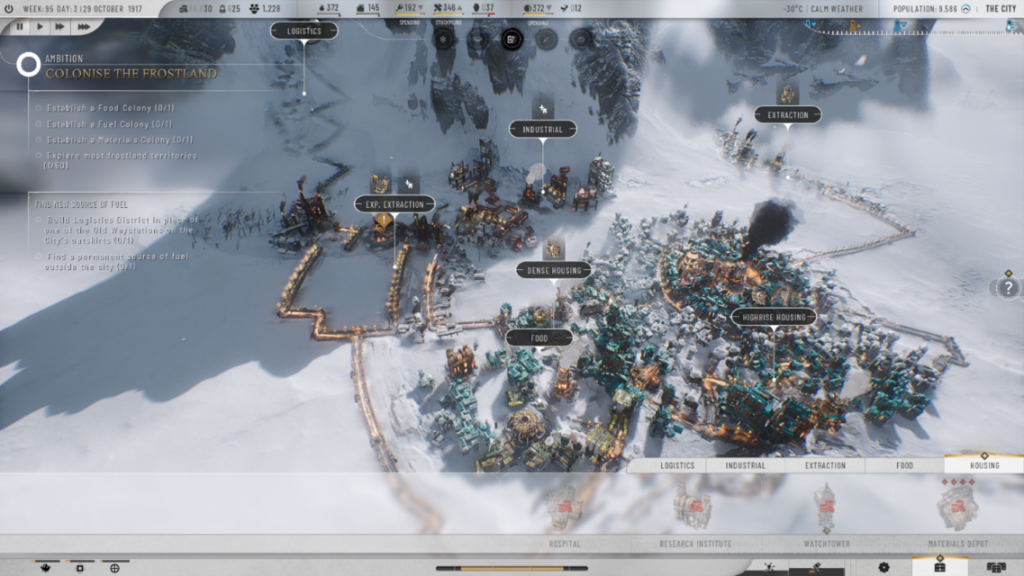Choose the Watchtower building
Image resolution: width=1024 pixels, height=576 pixels.
point(827,510)
